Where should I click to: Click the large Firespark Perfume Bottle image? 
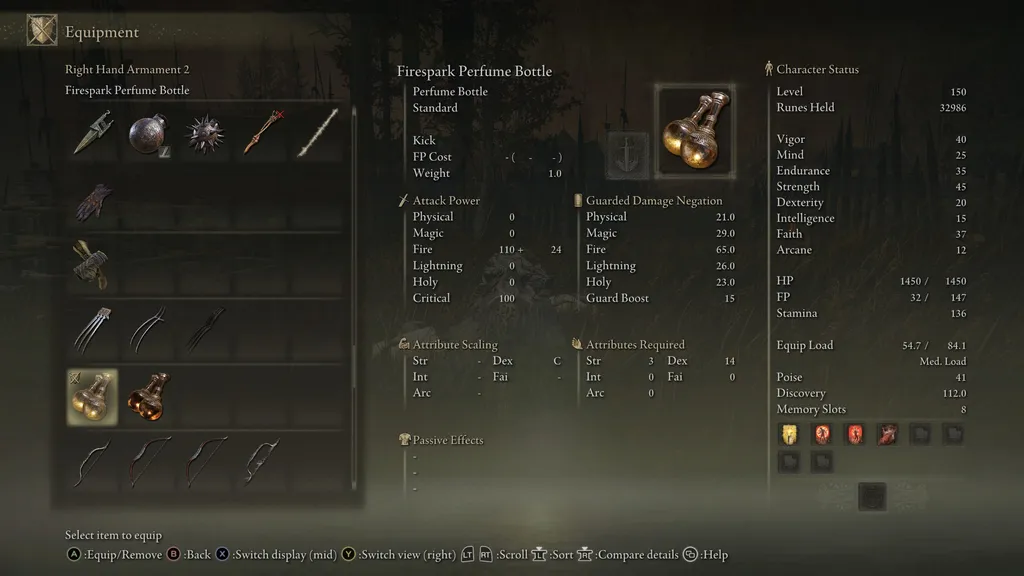[x=694, y=132]
